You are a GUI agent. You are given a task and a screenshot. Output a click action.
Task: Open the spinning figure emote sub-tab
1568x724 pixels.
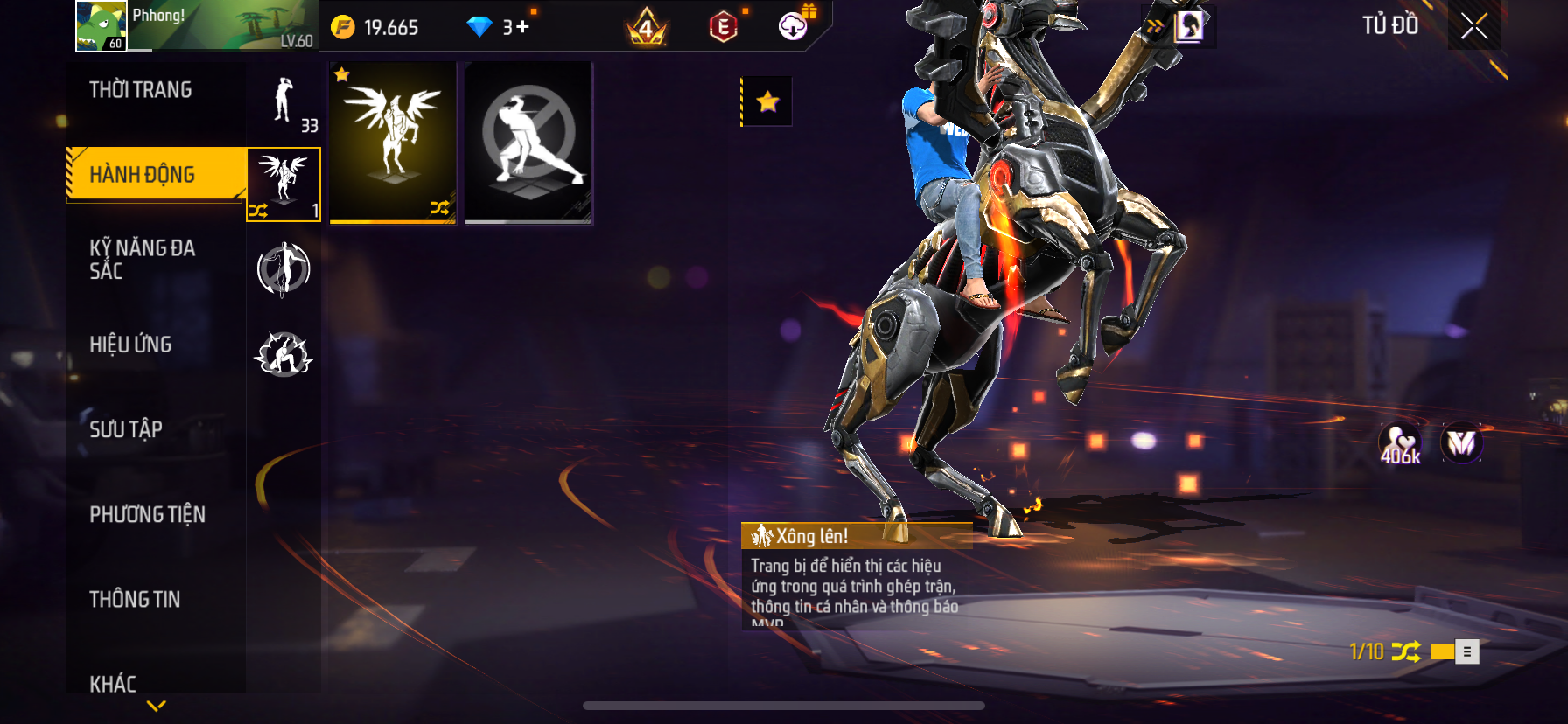283,269
